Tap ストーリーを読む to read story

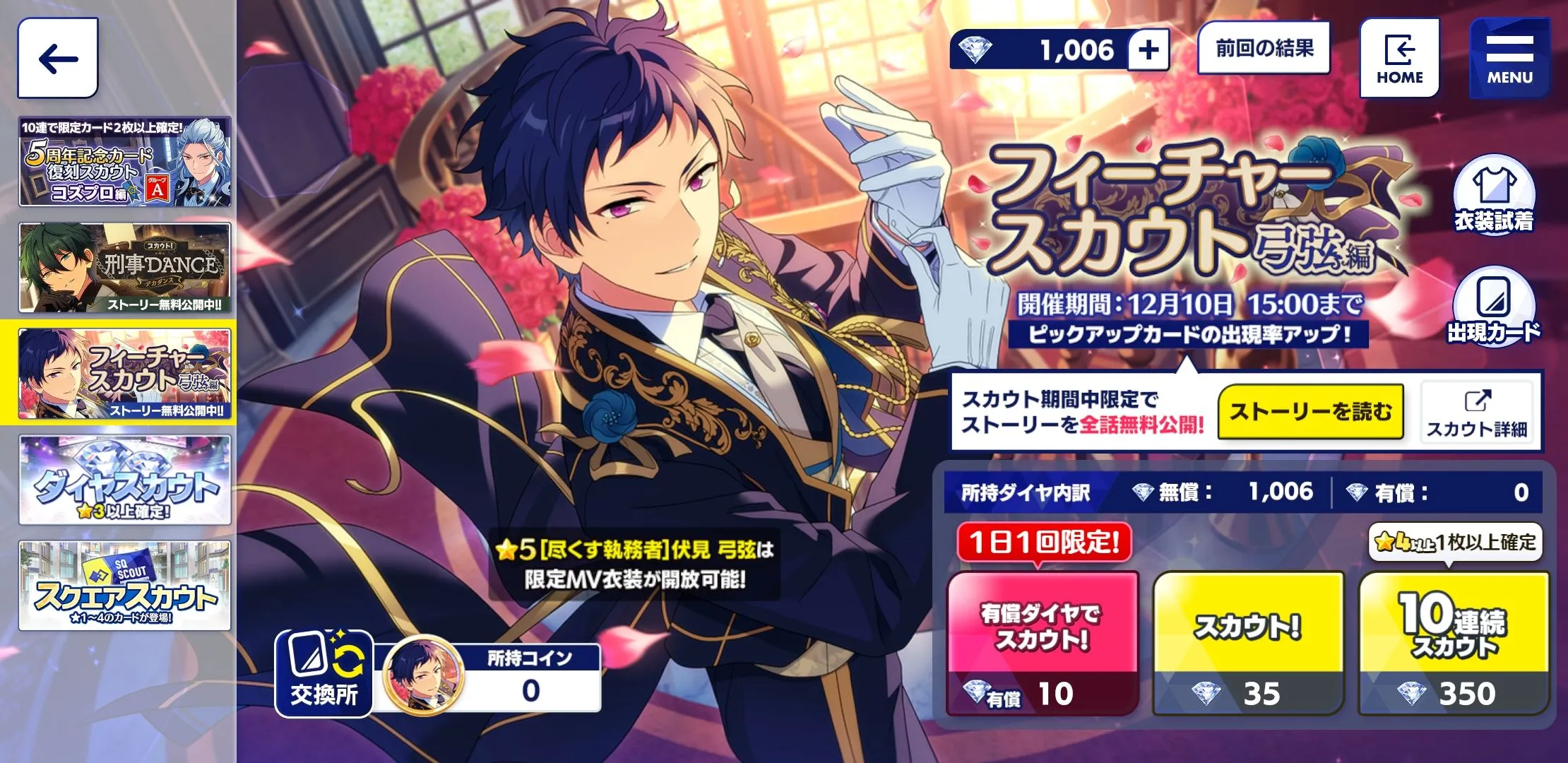point(1310,412)
